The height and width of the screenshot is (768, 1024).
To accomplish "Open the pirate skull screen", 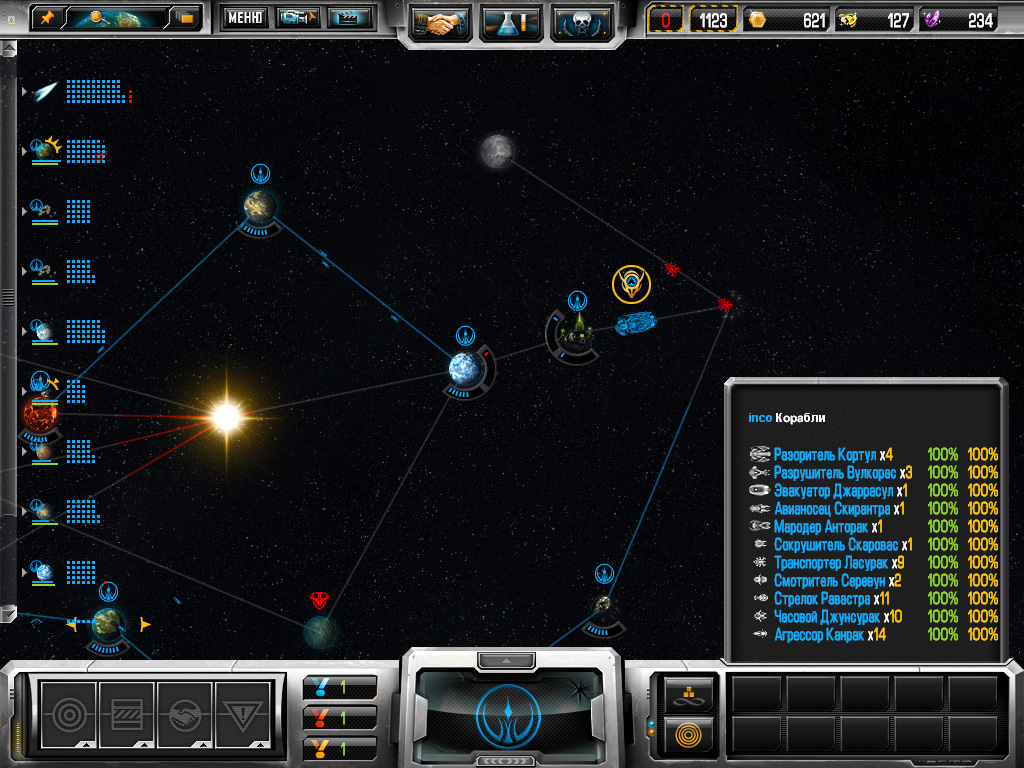I will click(x=581, y=21).
